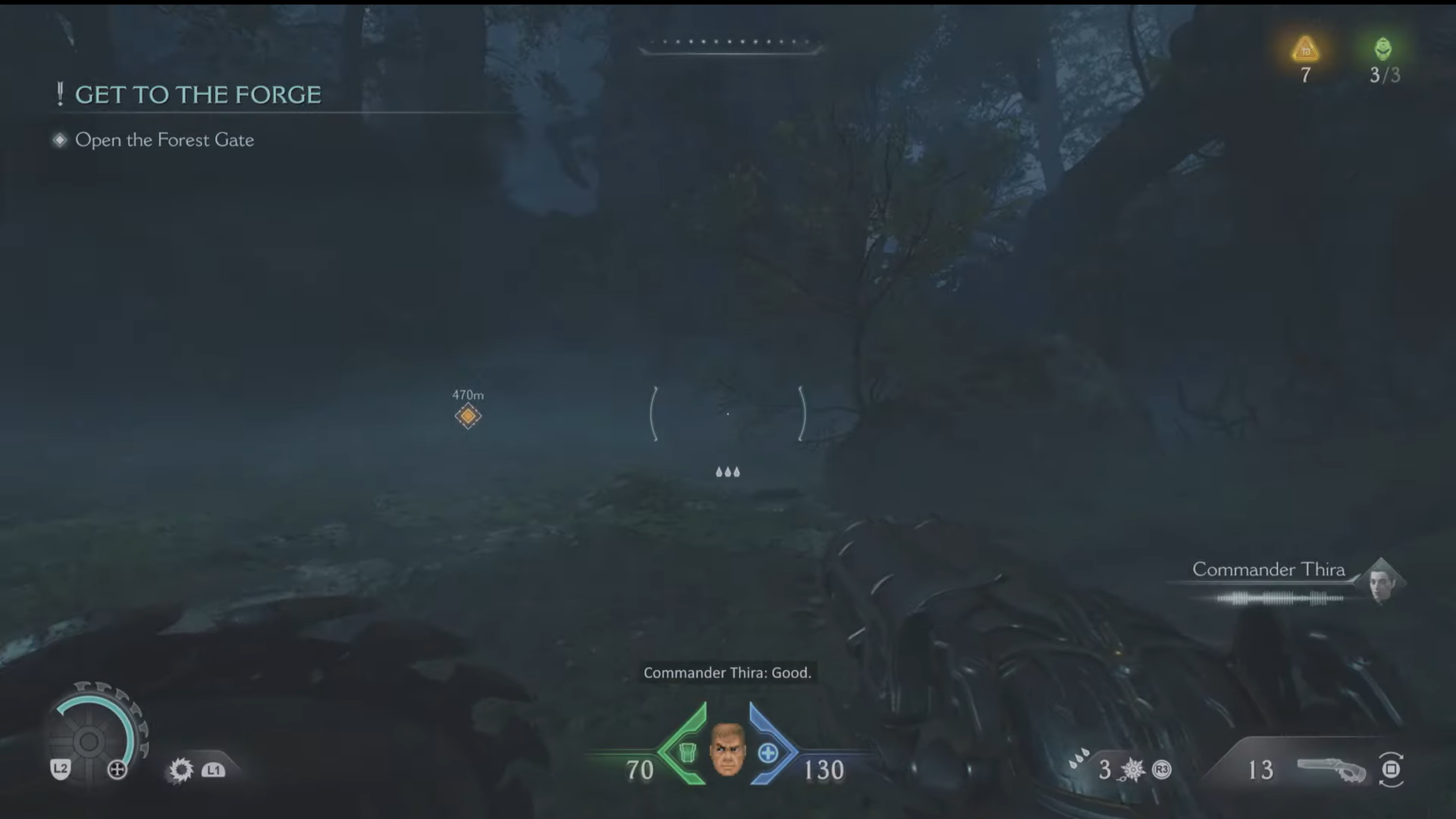Screen dimensions: 1456x819
Task: Click the 470m waypoint diamond marker
Action: pyautogui.click(x=468, y=414)
